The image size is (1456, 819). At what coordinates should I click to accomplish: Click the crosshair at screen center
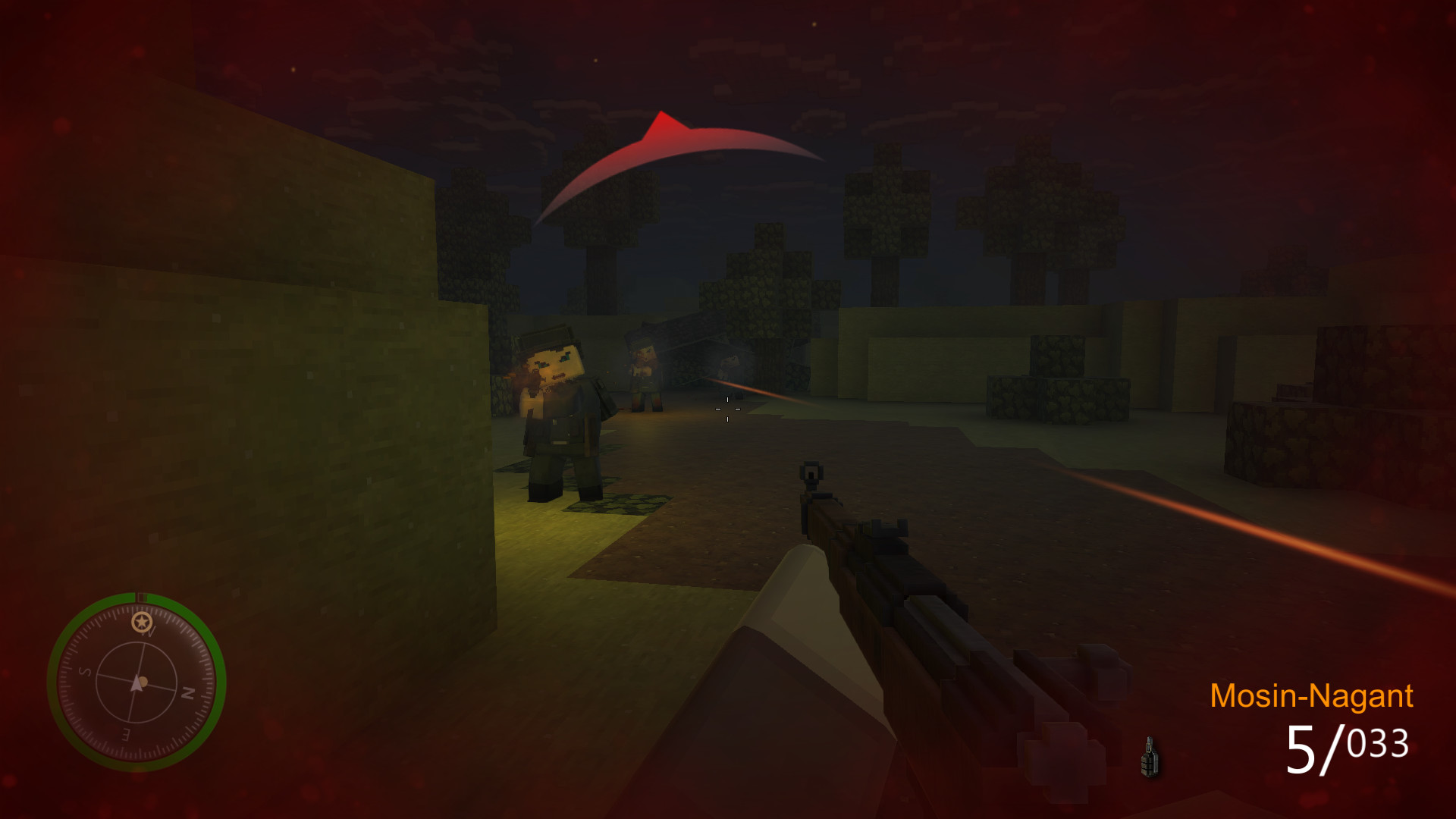(727, 409)
